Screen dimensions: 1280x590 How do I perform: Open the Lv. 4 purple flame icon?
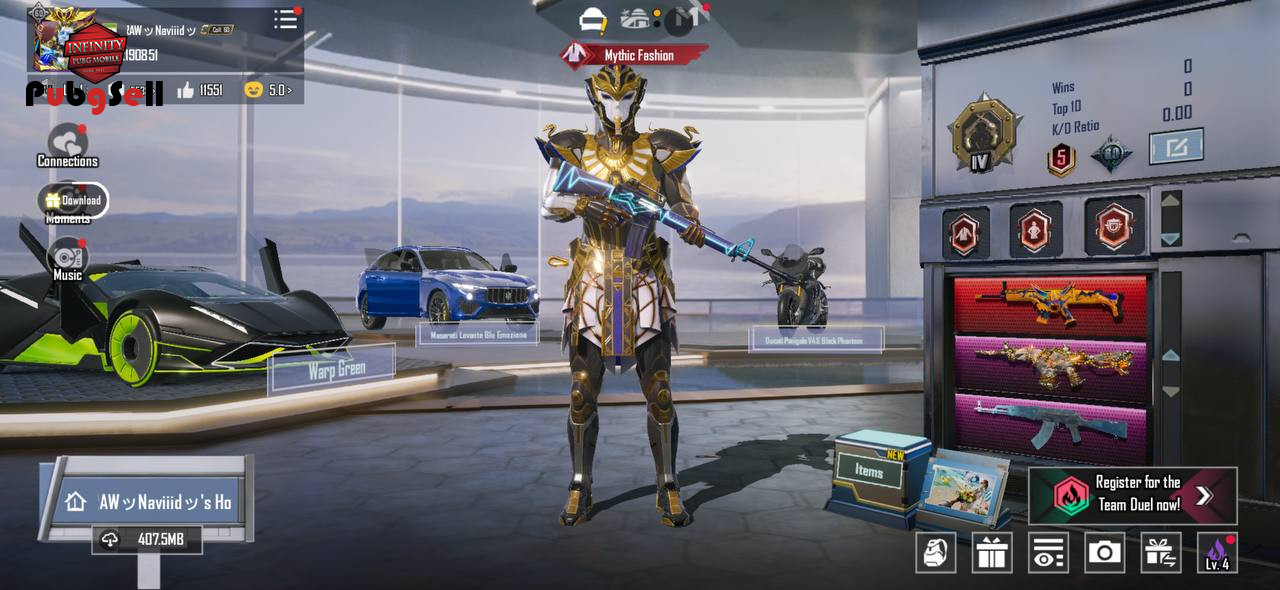[x=1217, y=552]
